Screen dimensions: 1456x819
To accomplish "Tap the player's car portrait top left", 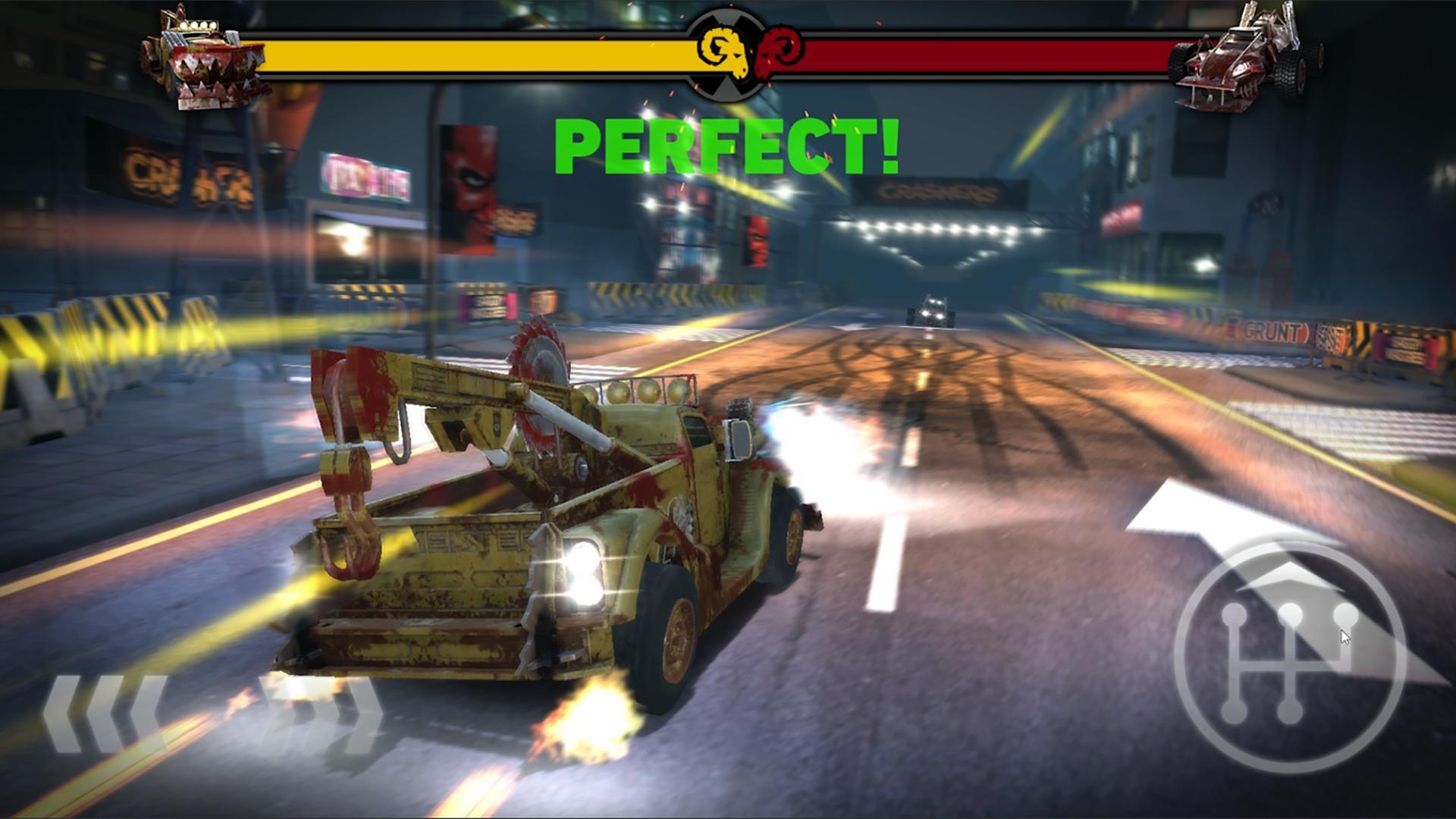I will (x=201, y=61).
